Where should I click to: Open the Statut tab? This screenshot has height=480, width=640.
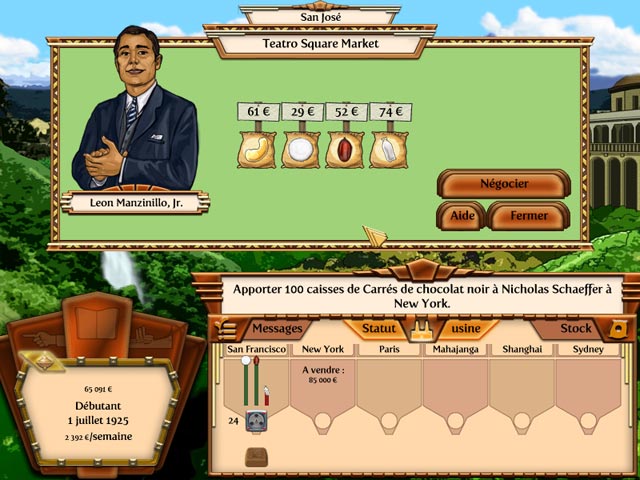click(379, 328)
